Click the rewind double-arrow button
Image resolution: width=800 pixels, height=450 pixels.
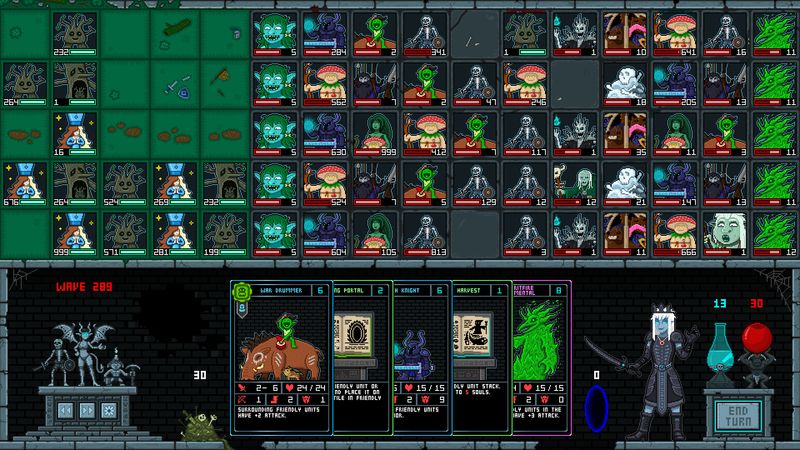pos(63,410)
